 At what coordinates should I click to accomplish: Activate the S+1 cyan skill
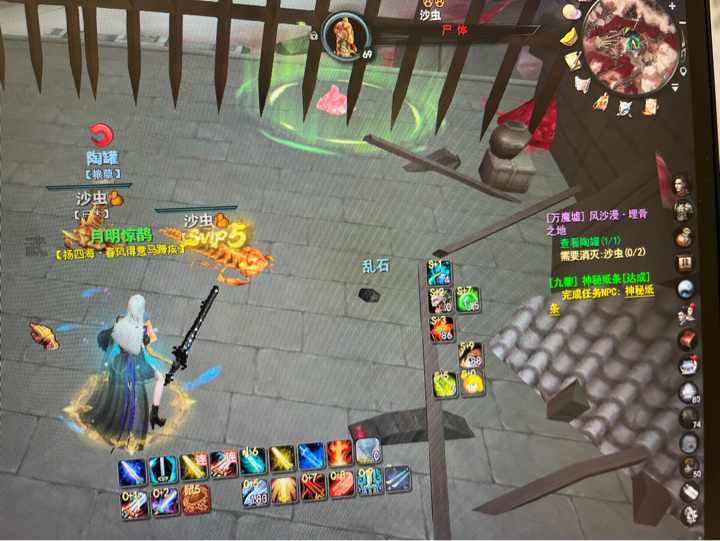click(x=440, y=273)
